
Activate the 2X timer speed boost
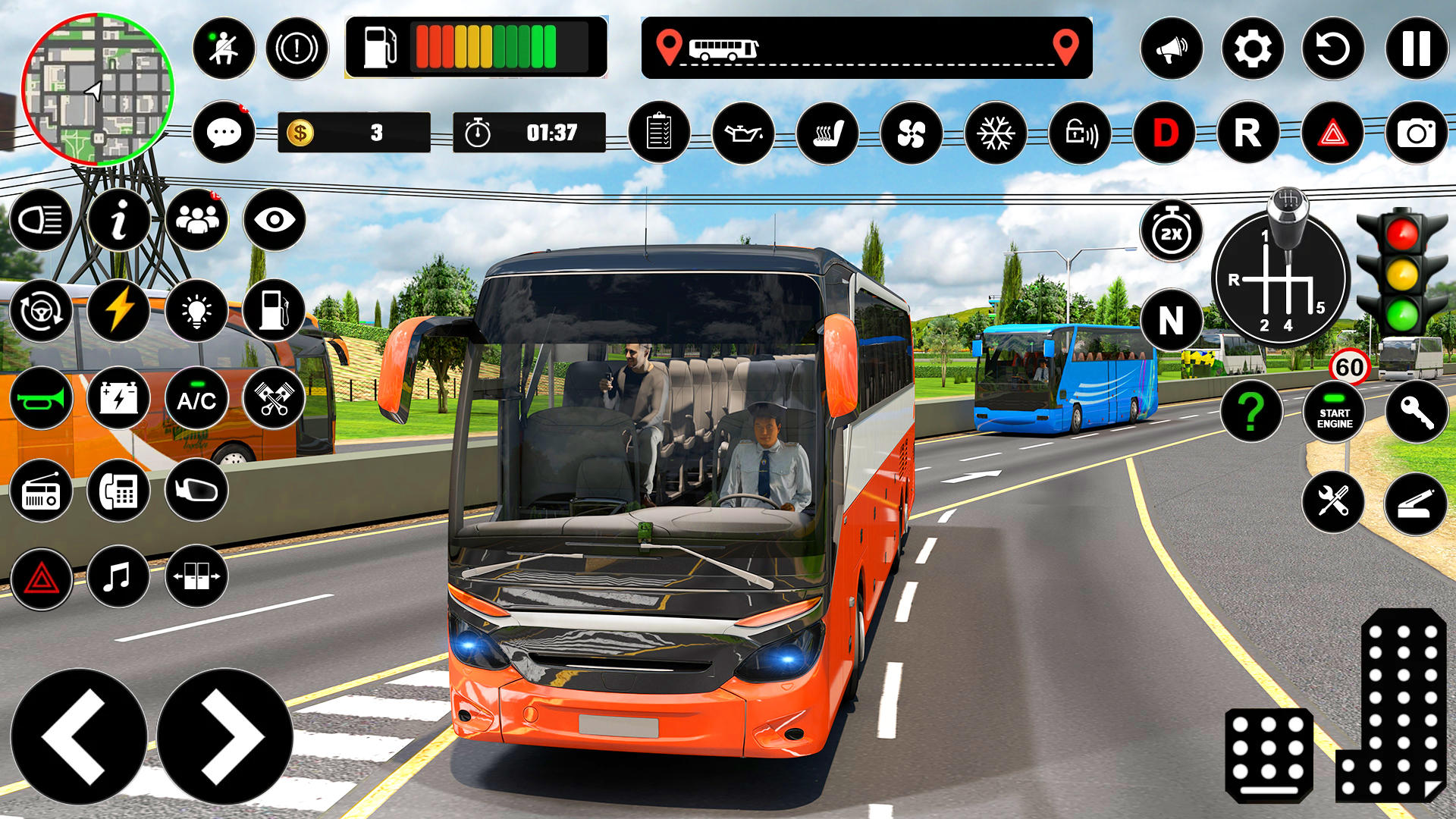[x=1171, y=232]
